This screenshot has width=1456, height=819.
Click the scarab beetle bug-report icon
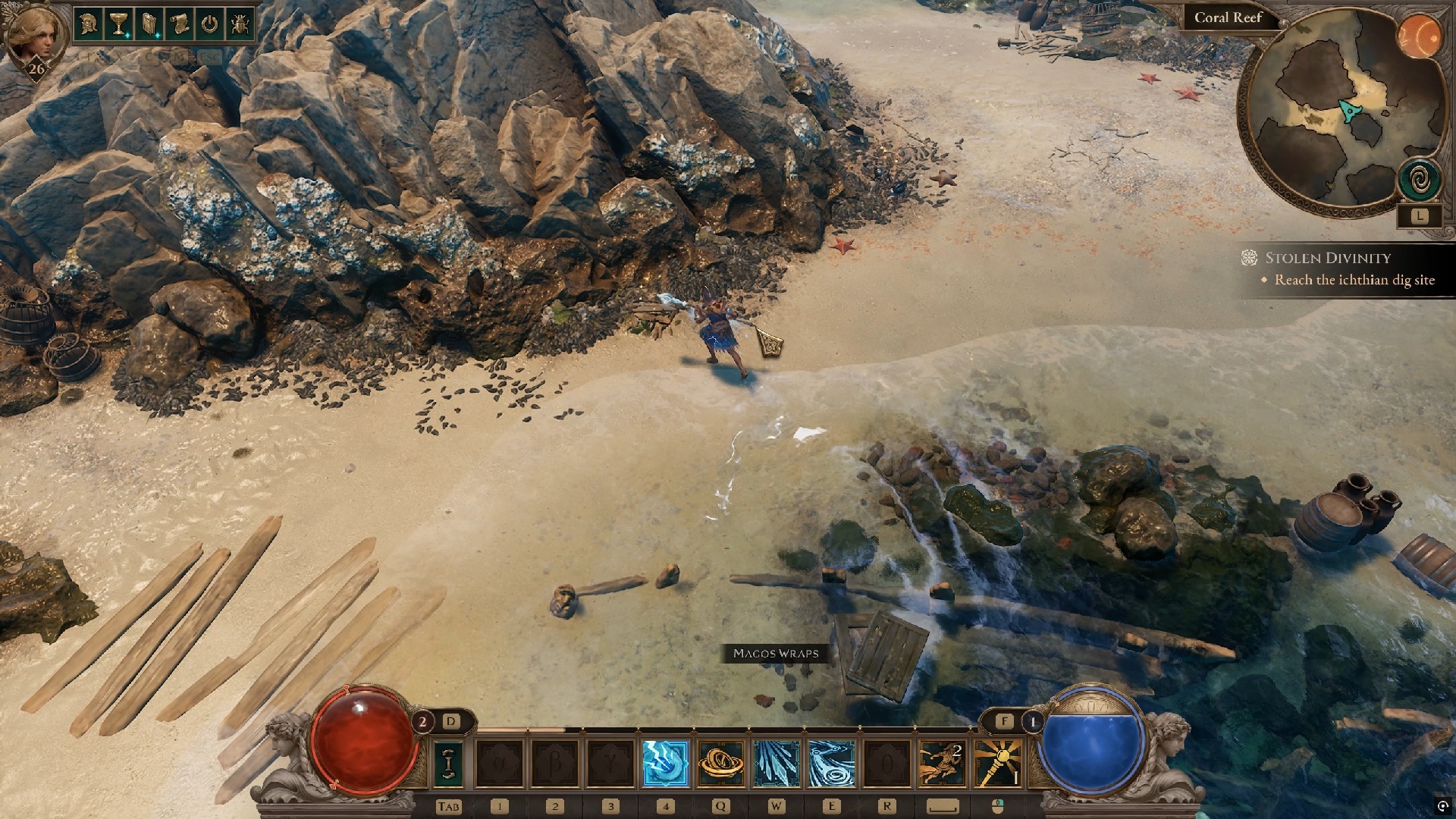[239, 24]
